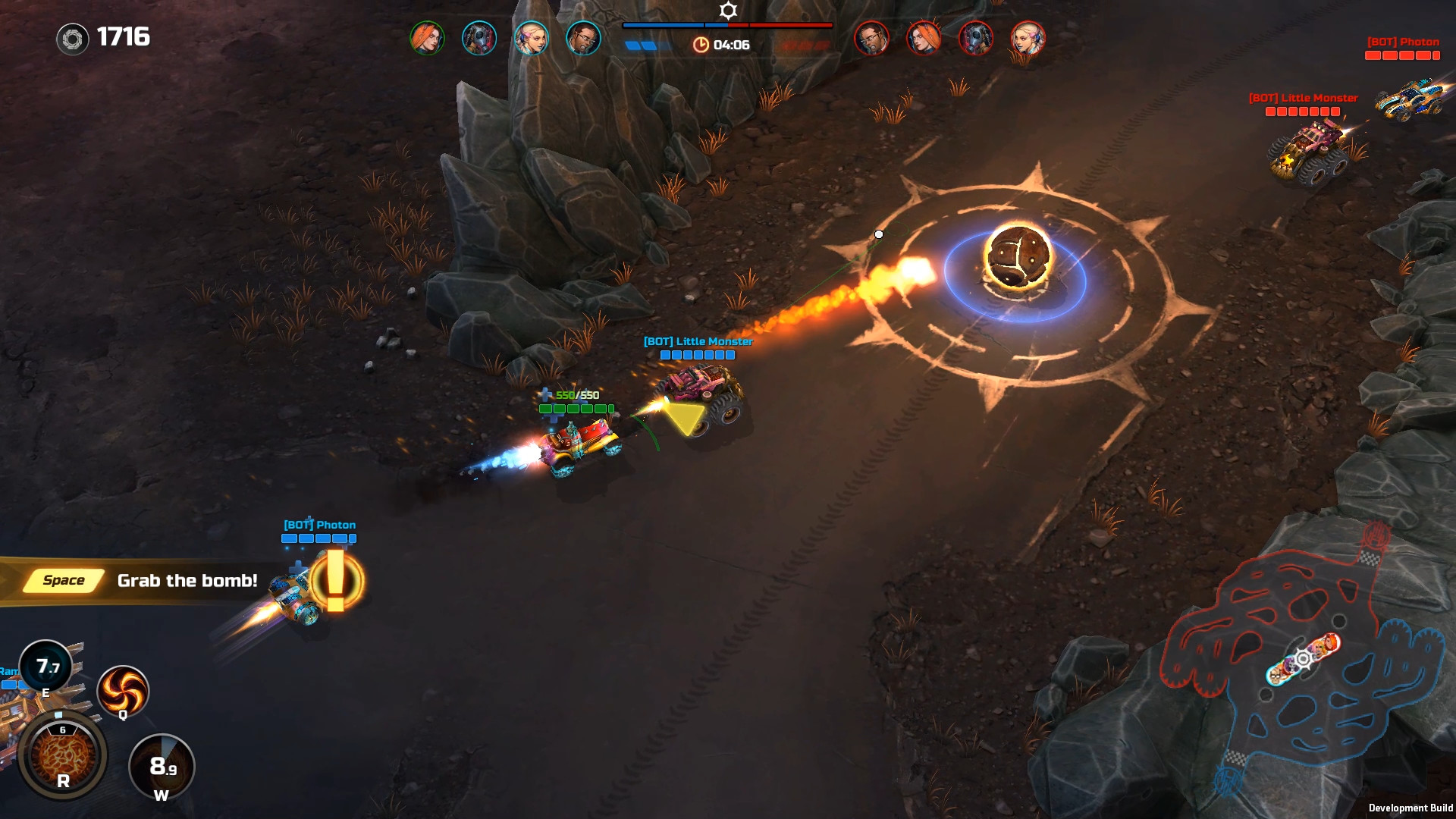This screenshot has width=1456, height=819.
Task: Select blue team's masked robot portrait
Action: 479,38
